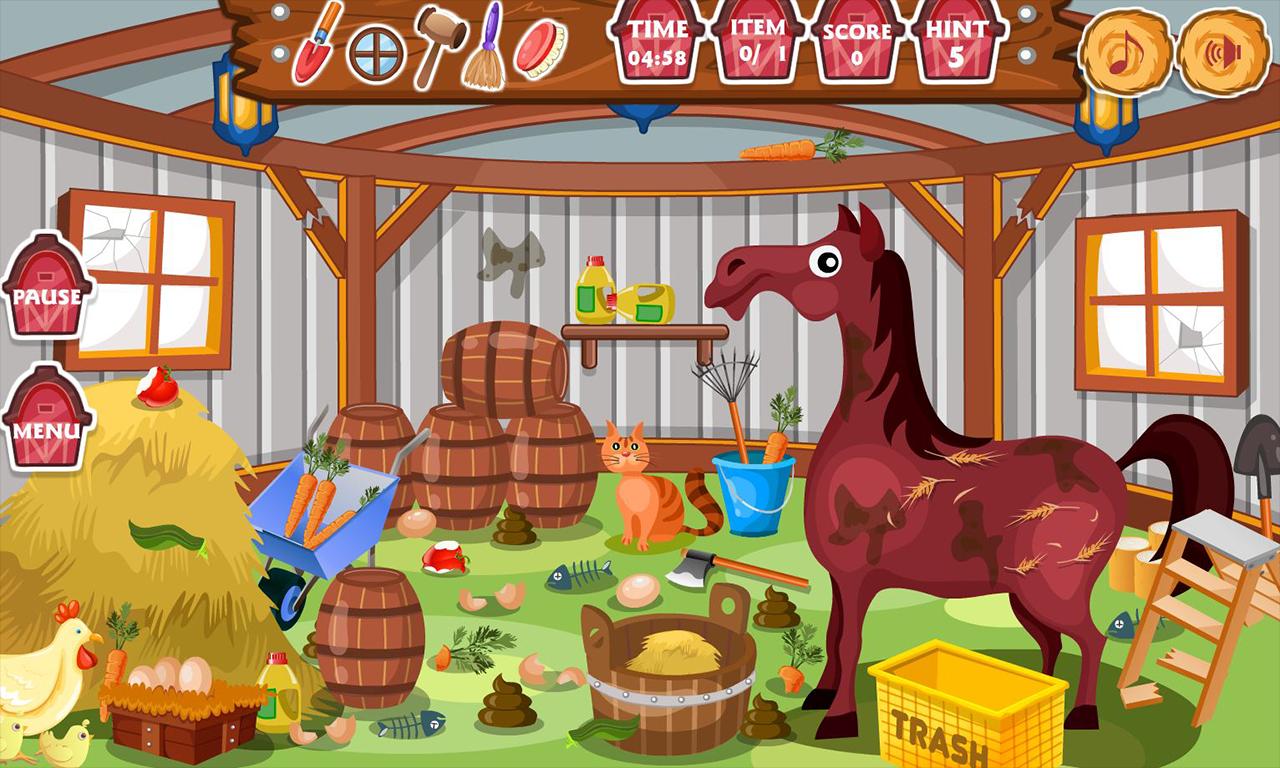Select the broom tool
This screenshot has width=1280, height=768.
(484, 50)
